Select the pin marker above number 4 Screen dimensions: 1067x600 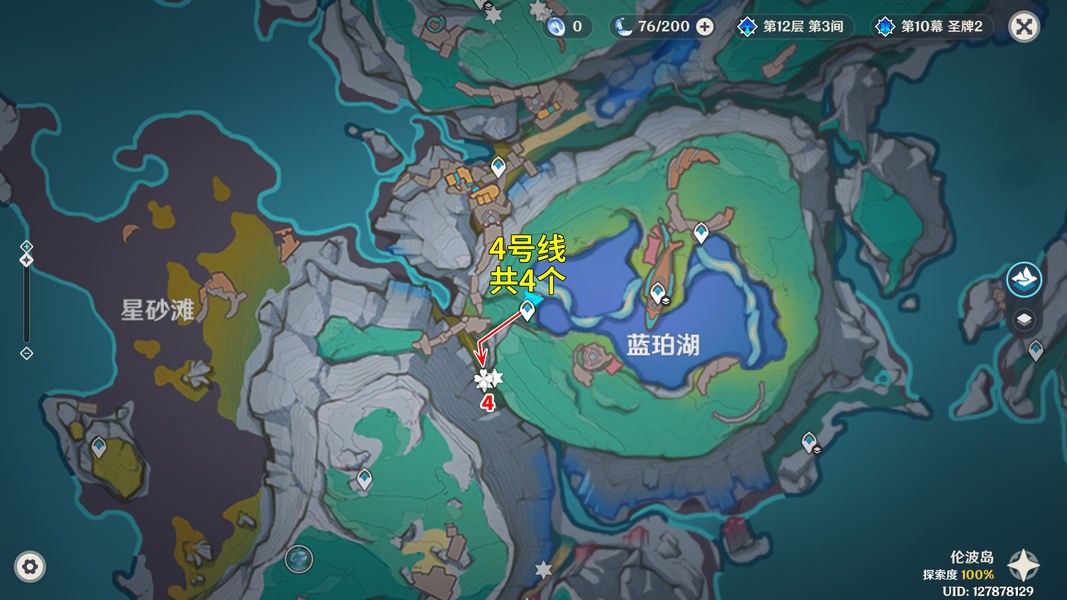click(x=487, y=379)
